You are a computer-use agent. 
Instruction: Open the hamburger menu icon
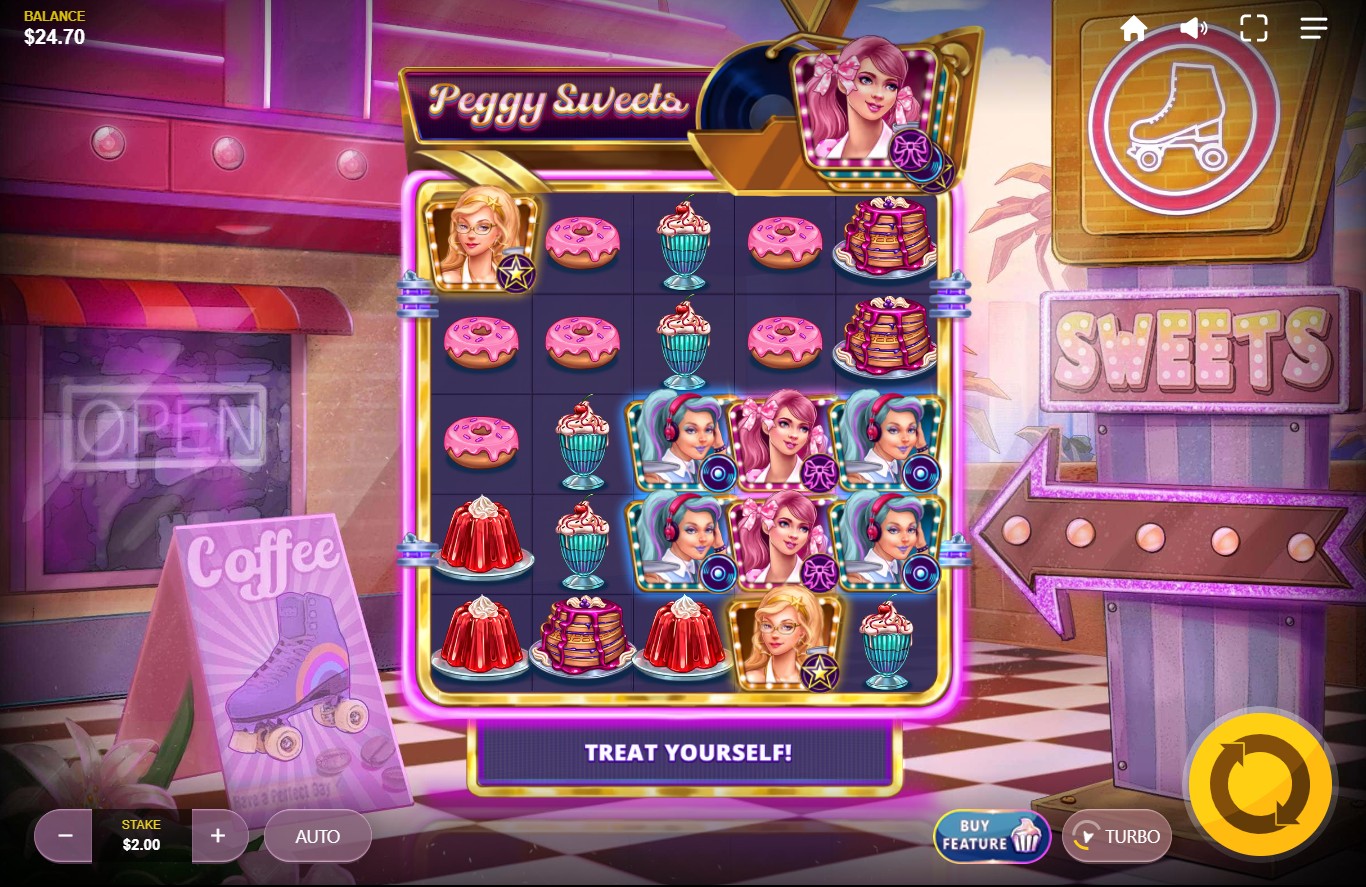(1313, 28)
